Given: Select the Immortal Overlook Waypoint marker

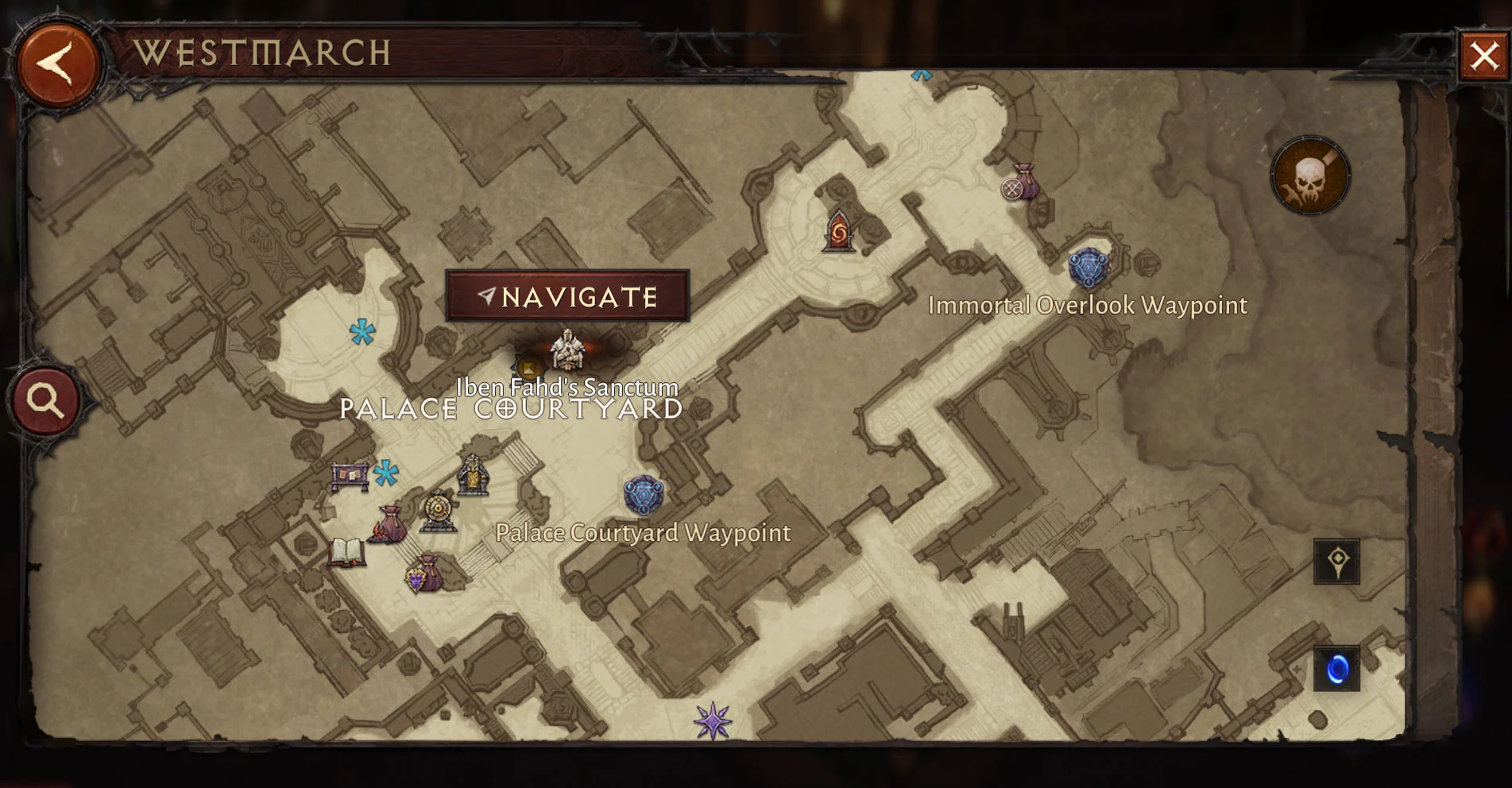Looking at the screenshot, I should 1088,268.
